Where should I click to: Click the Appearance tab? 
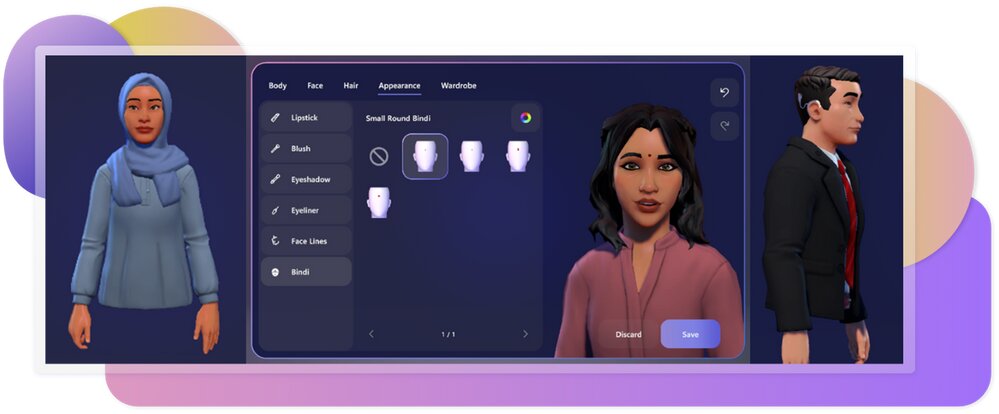[x=399, y=86]
